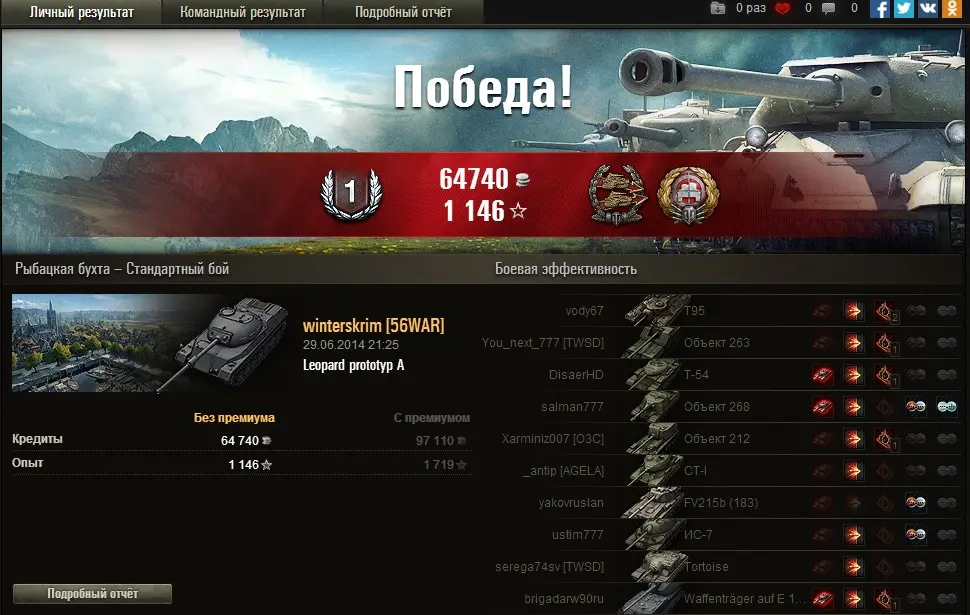Open comments via the speech bubble icon
Image resolution: width=970 pixels, height=615 pixels.
coord(828,9)
